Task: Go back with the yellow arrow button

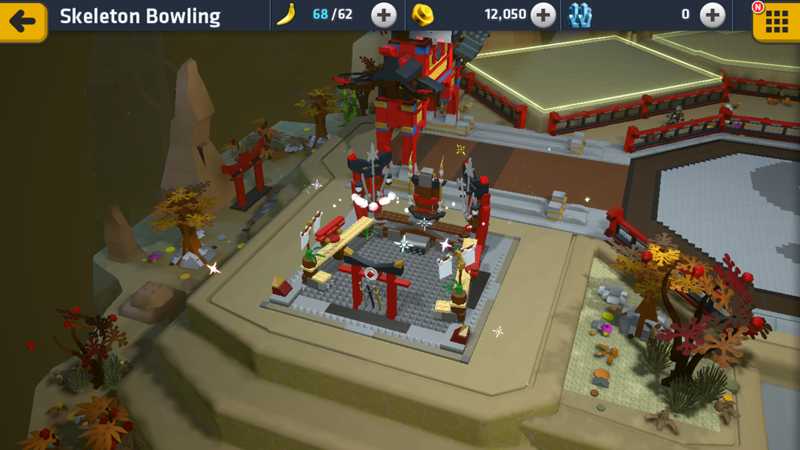Action: pyautogui.click(x=22, y=19)
